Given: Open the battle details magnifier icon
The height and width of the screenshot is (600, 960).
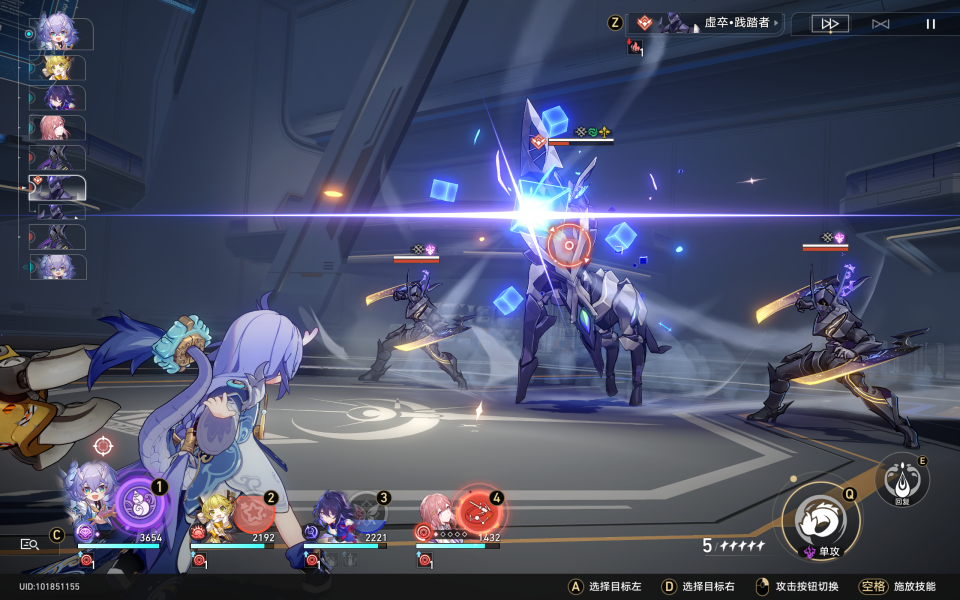Looking at the screenshot, I should coord(30,544).
